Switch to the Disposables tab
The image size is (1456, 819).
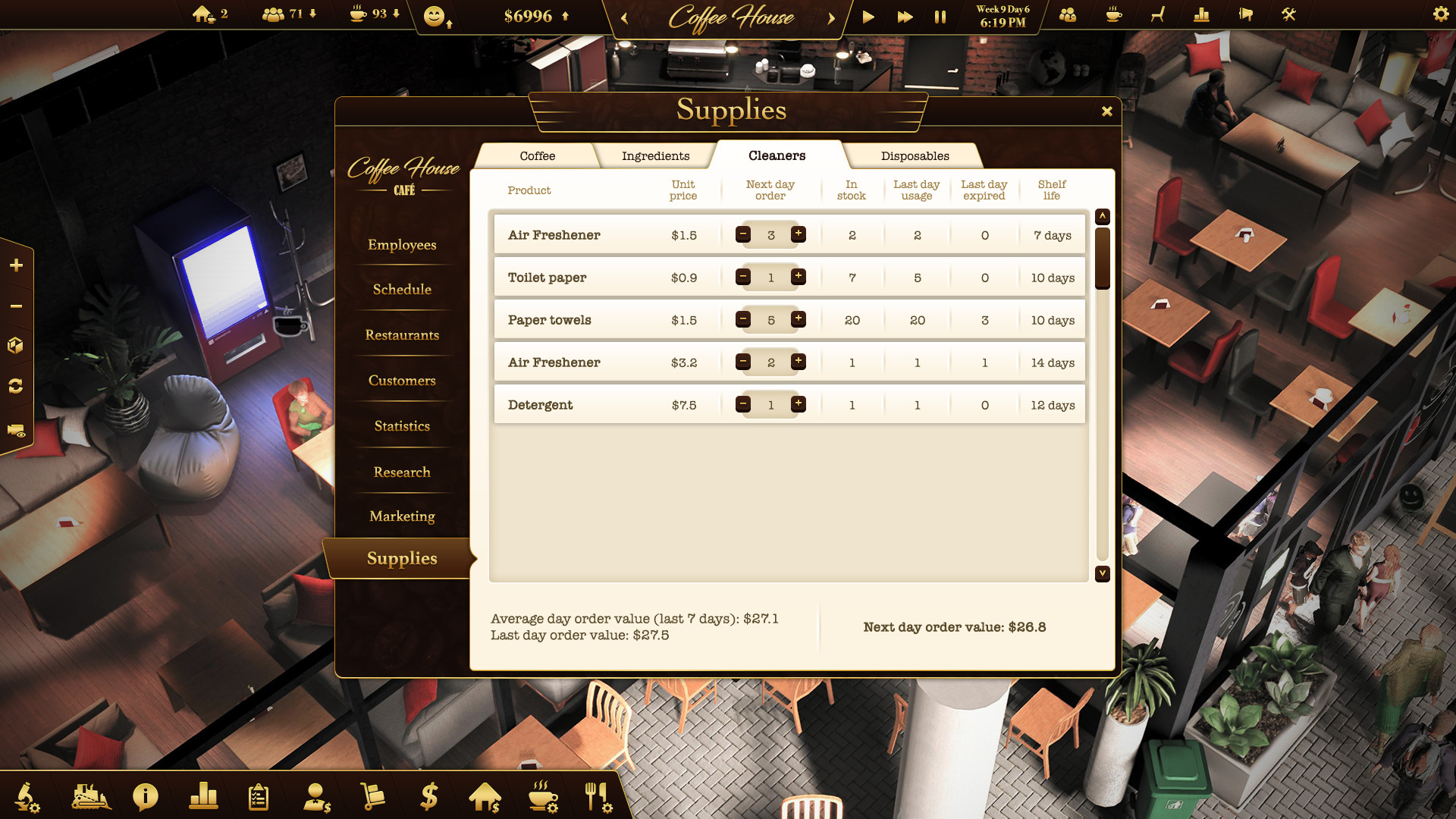pyautogui.click(x=915, y=155)
